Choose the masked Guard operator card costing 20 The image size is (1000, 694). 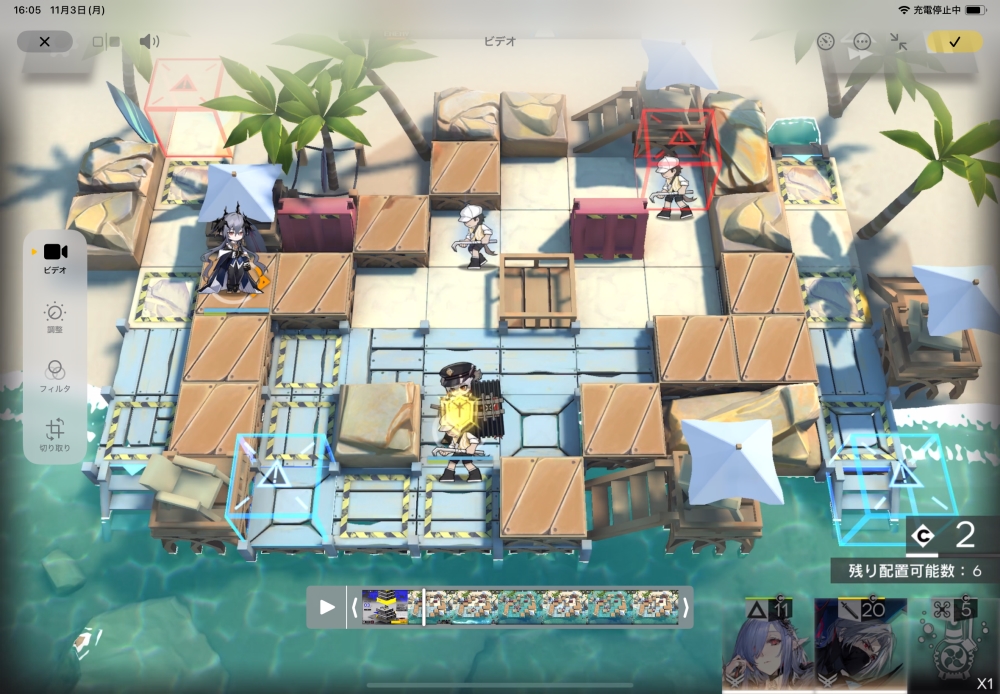(860, 648)
